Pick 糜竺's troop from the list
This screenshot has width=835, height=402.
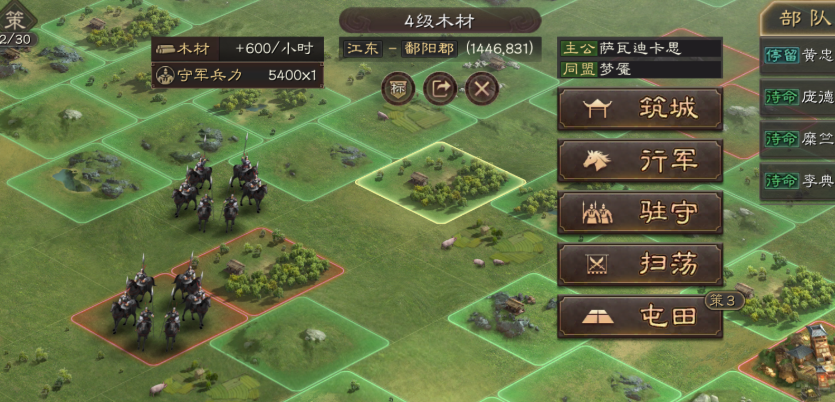pos(798,139)
